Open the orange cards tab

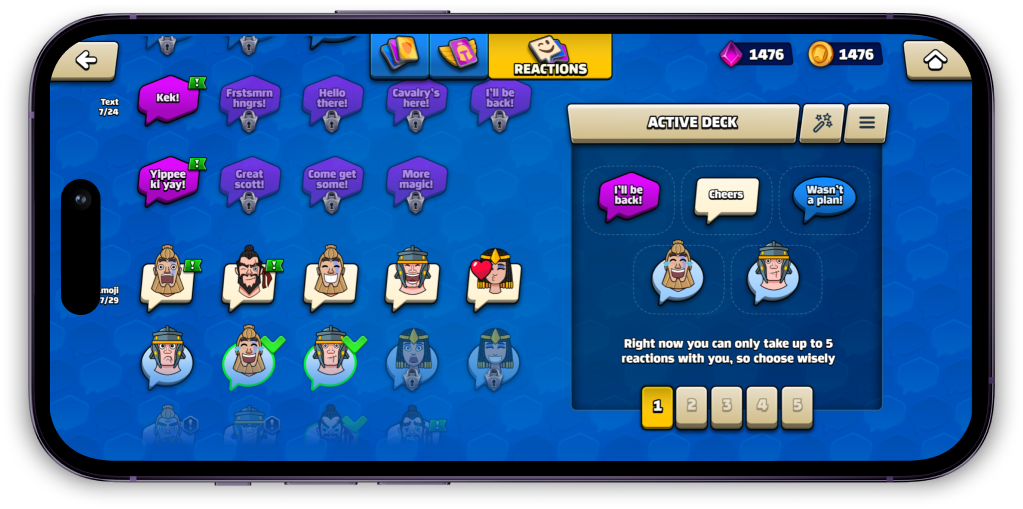[x=400, y=55]
